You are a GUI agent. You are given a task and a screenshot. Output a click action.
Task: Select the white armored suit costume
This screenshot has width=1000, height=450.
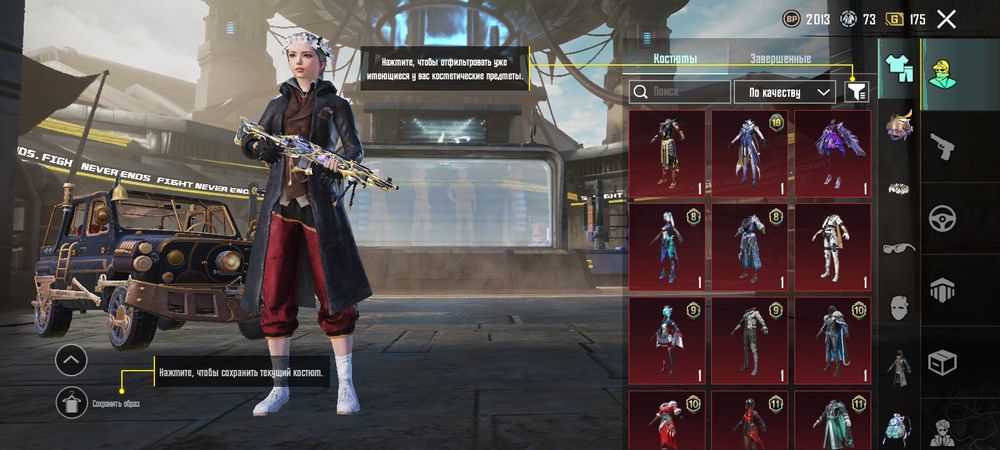pos(832,246)
